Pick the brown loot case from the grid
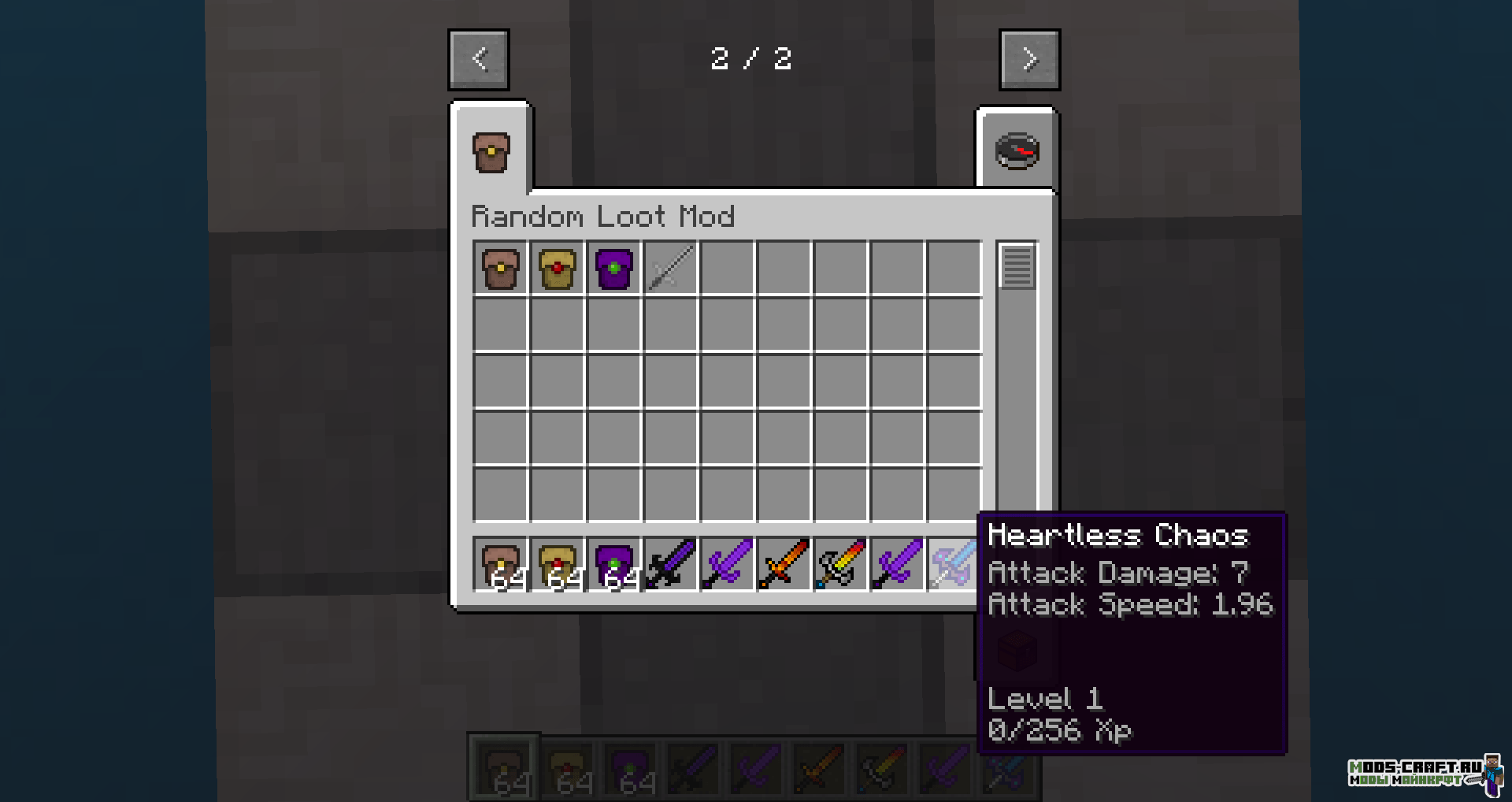The width and height of the screenshot is (1512, 802). [500, 269]
